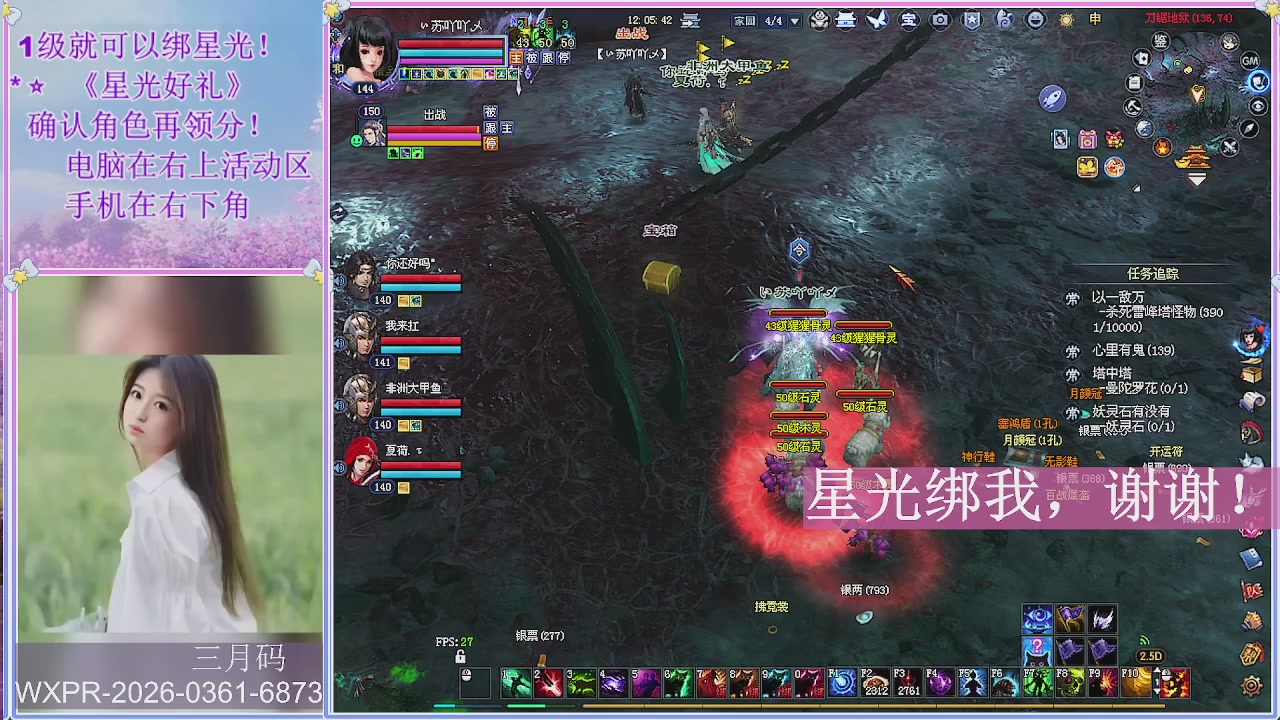Toggle 停 stop mode on the follower panel
Viewport: 1280px width, 720px height.
tap(490, 143)
